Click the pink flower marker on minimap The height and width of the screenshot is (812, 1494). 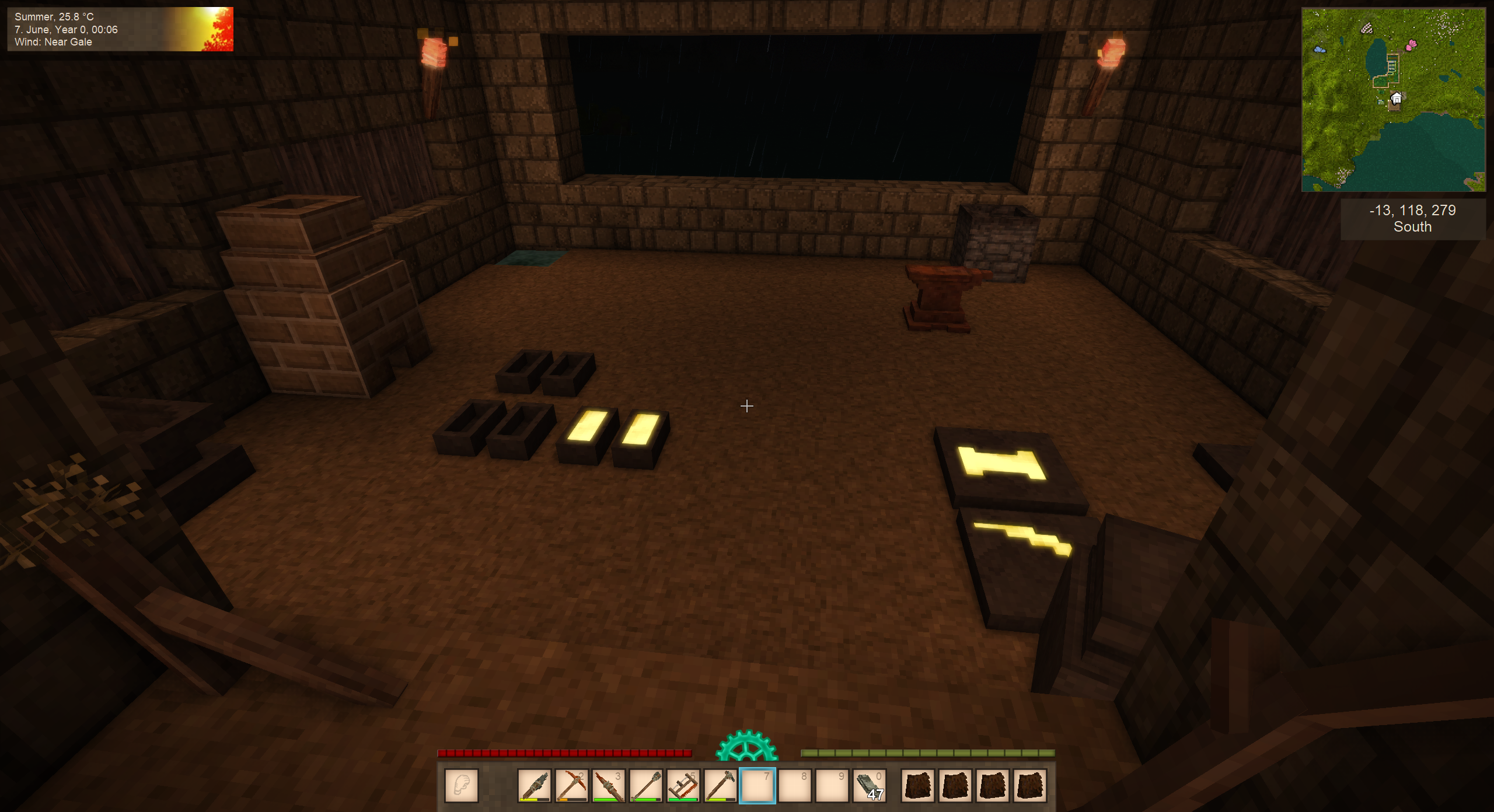tap(1412, 44)
